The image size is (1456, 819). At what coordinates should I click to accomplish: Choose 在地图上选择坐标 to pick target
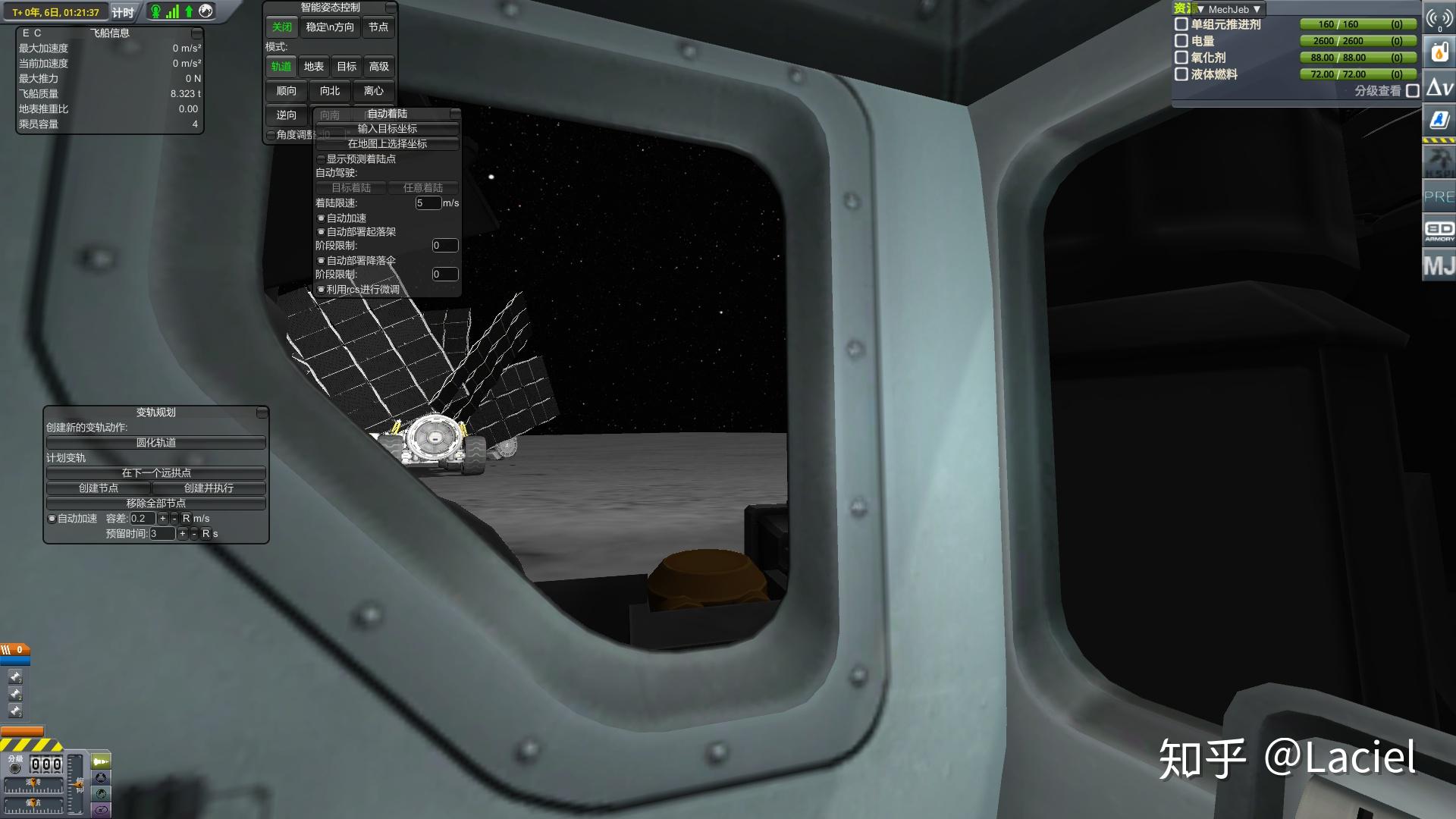click(x=387, y=144)
